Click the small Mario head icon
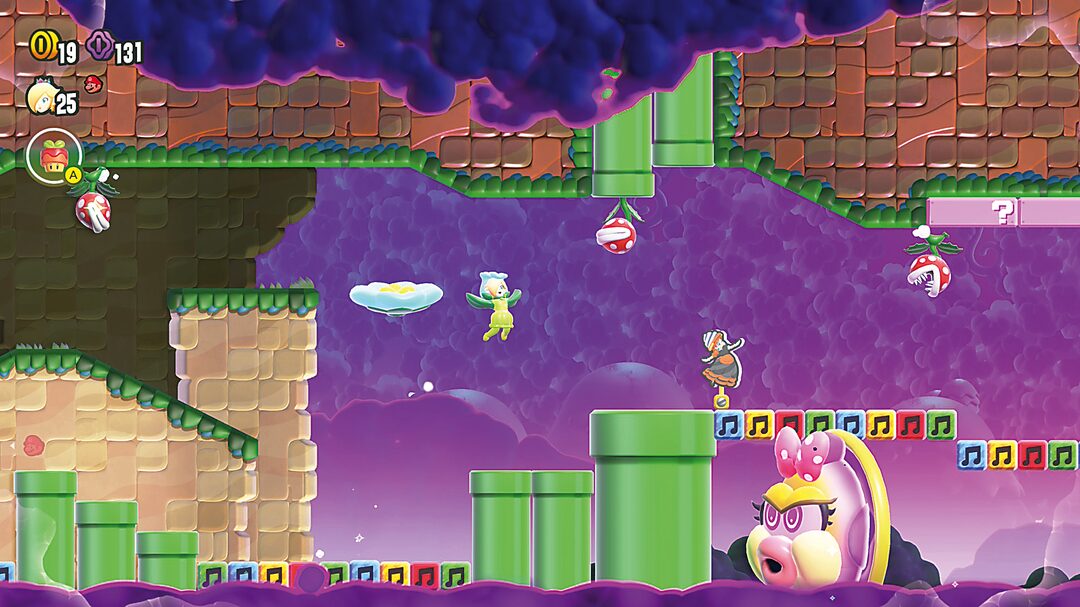 (92, 83)
